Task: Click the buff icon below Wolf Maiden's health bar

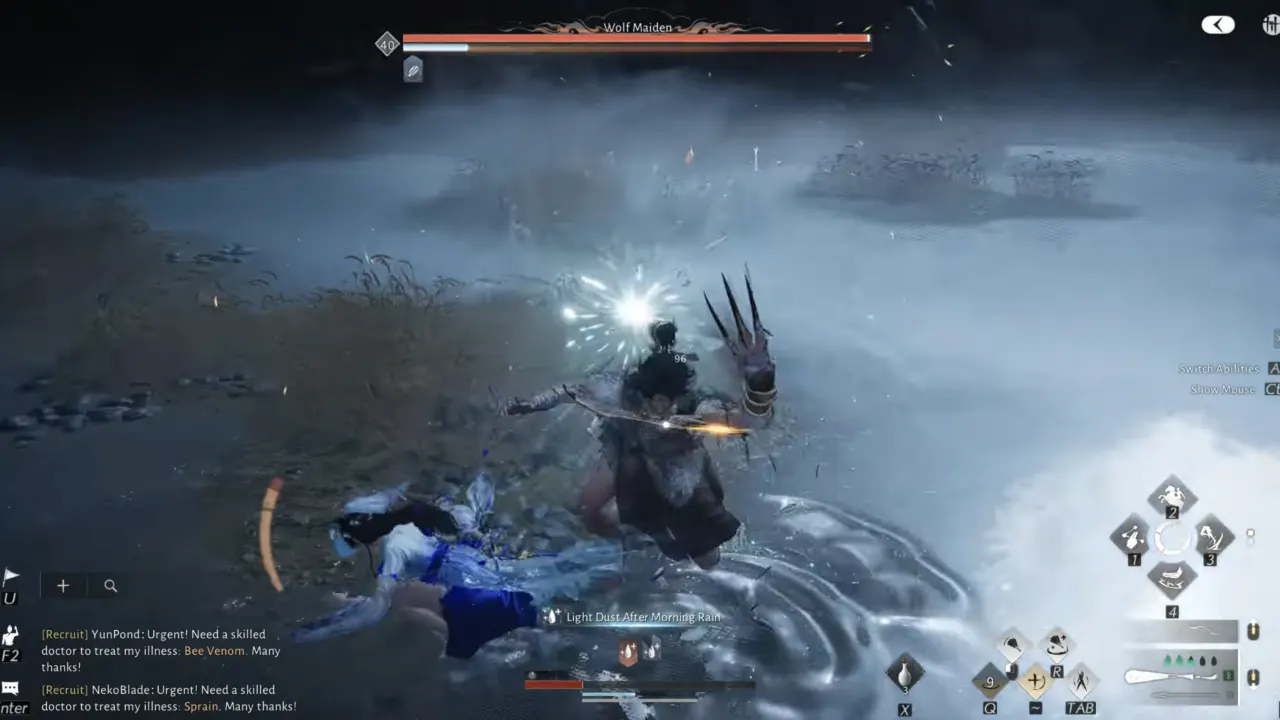Action: [412, 69]
